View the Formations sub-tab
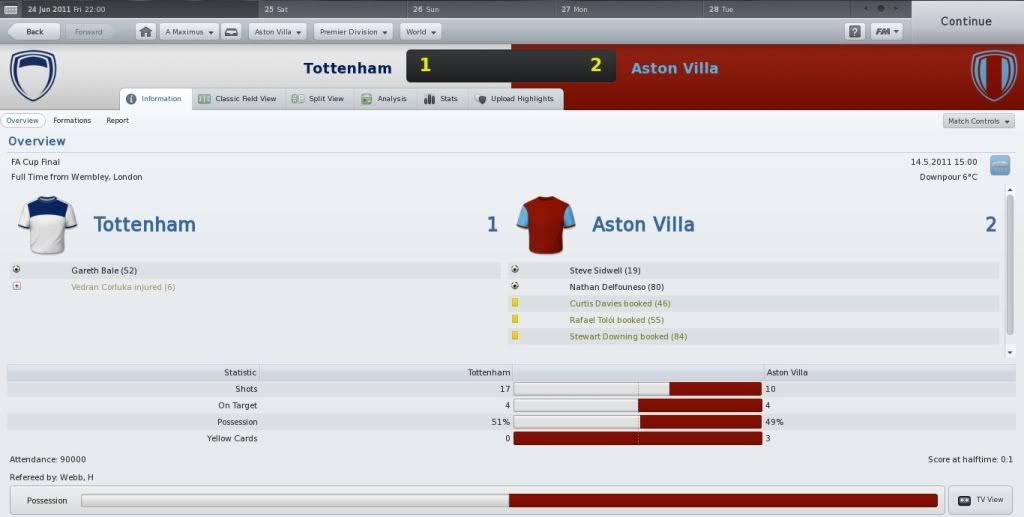Viewport: 1024px width, 517px height. pyautogui.click(x=72, y=120)
